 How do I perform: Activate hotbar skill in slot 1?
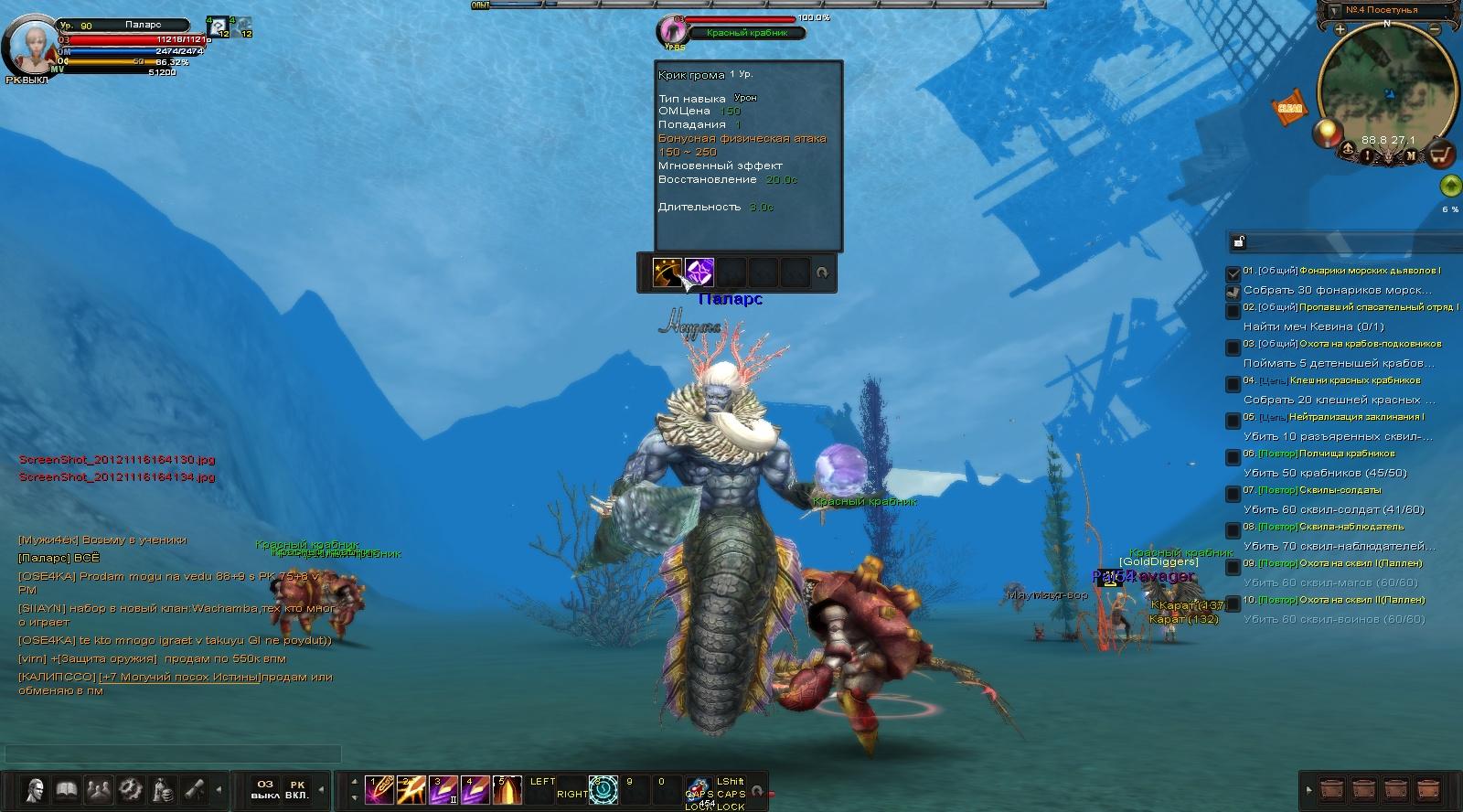coord(379,789)
